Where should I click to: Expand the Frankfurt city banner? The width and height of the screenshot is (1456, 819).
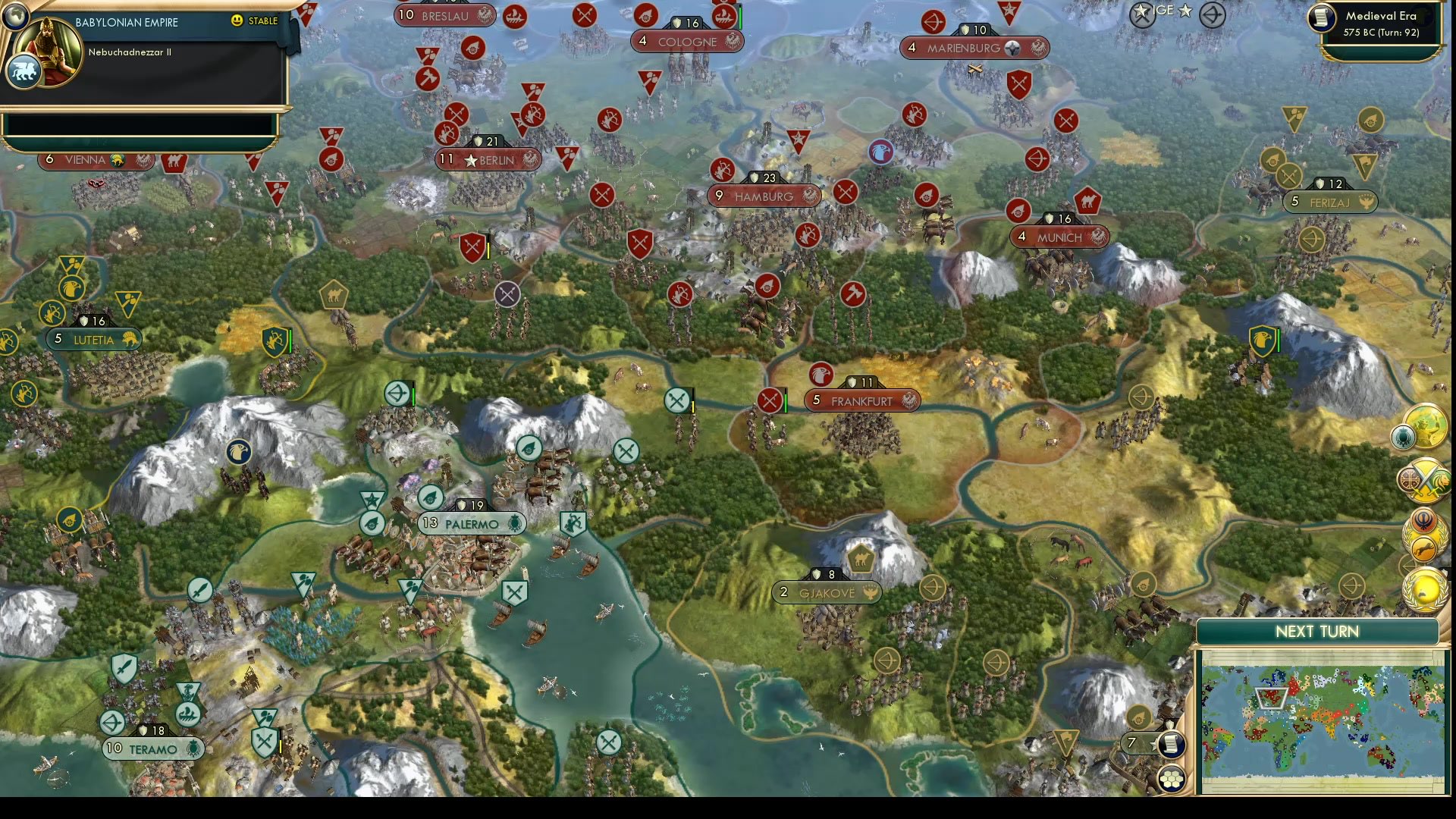point(862,400)
